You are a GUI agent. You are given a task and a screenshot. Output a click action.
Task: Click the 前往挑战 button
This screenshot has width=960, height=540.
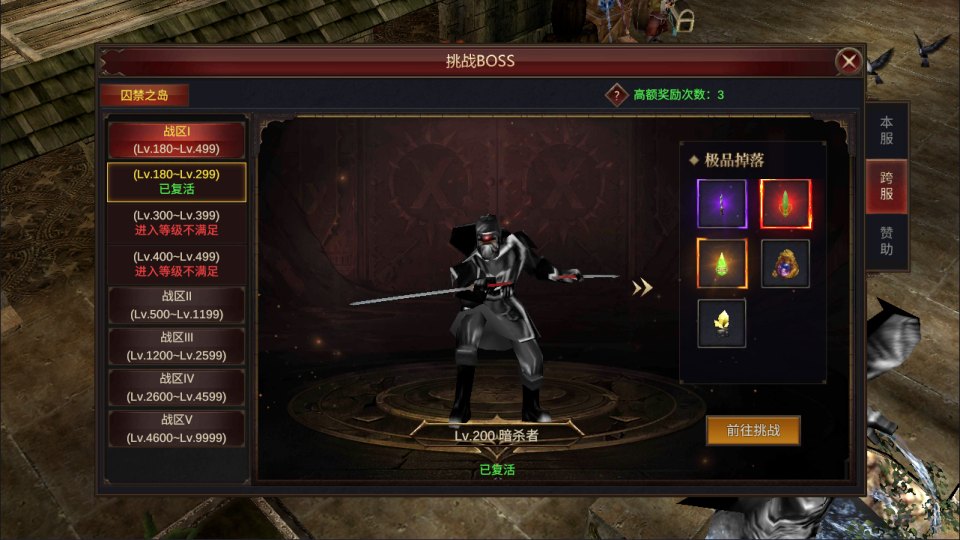pyautogui.click(x=753, y=431)
